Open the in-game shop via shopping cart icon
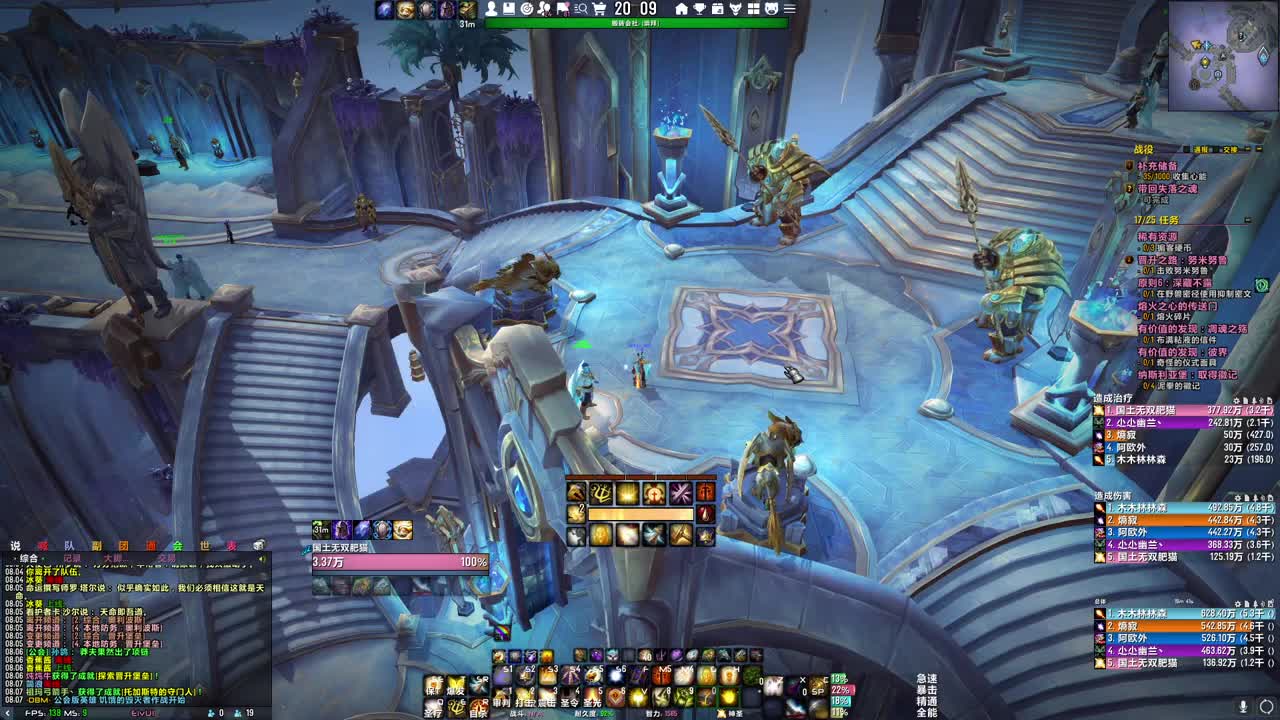Image resolution: width=1280 pixels, height=720 pixels. (600, 8)
